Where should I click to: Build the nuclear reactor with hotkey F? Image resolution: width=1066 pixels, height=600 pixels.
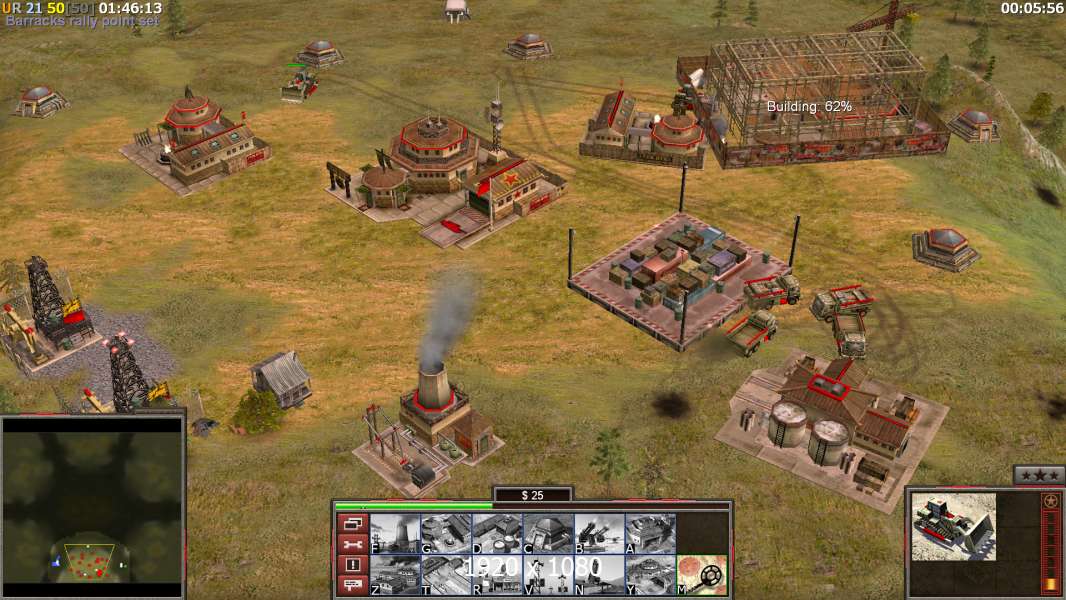(395, 534)
